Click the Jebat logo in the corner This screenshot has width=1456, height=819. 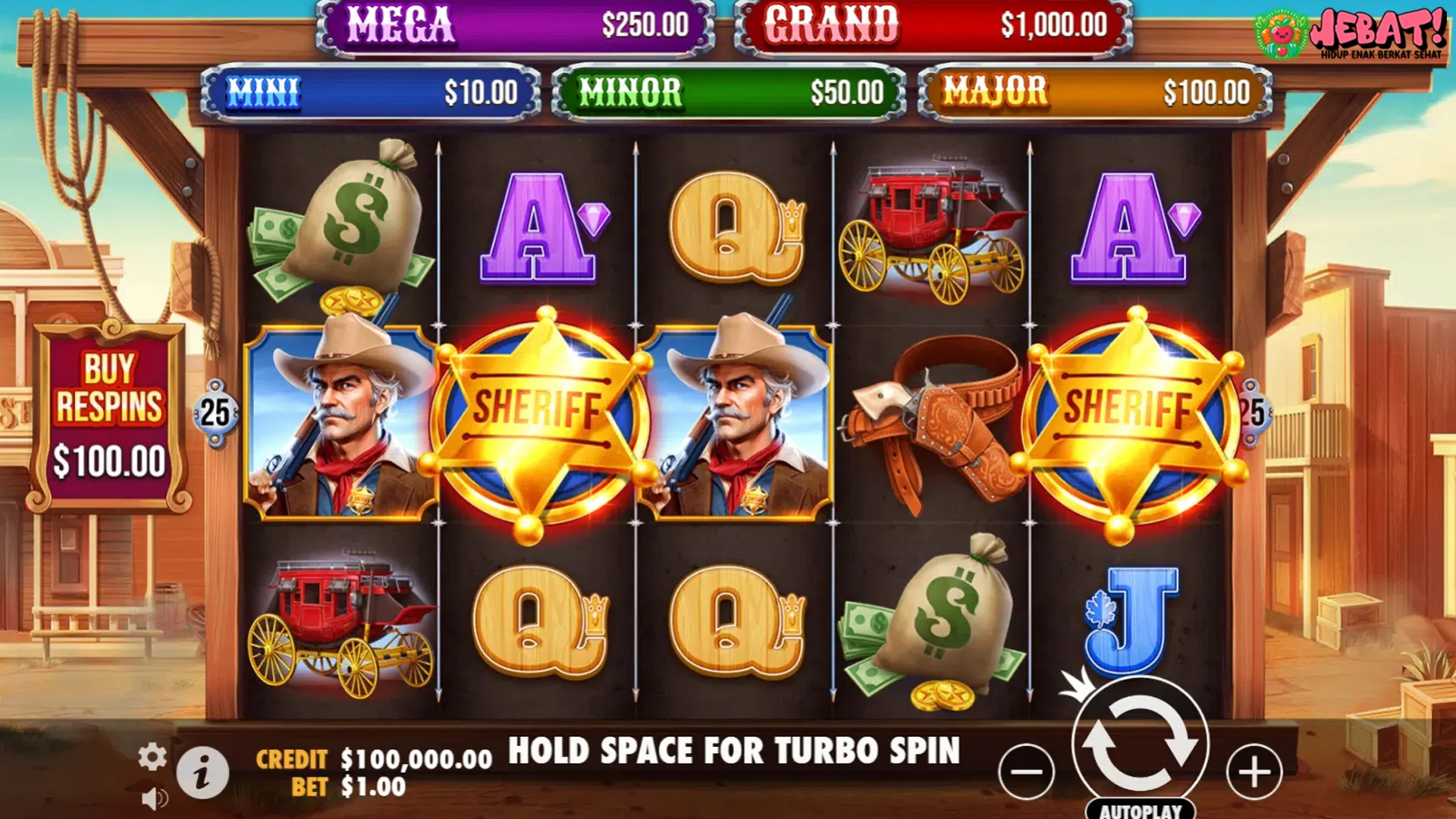click(1350, 33)
